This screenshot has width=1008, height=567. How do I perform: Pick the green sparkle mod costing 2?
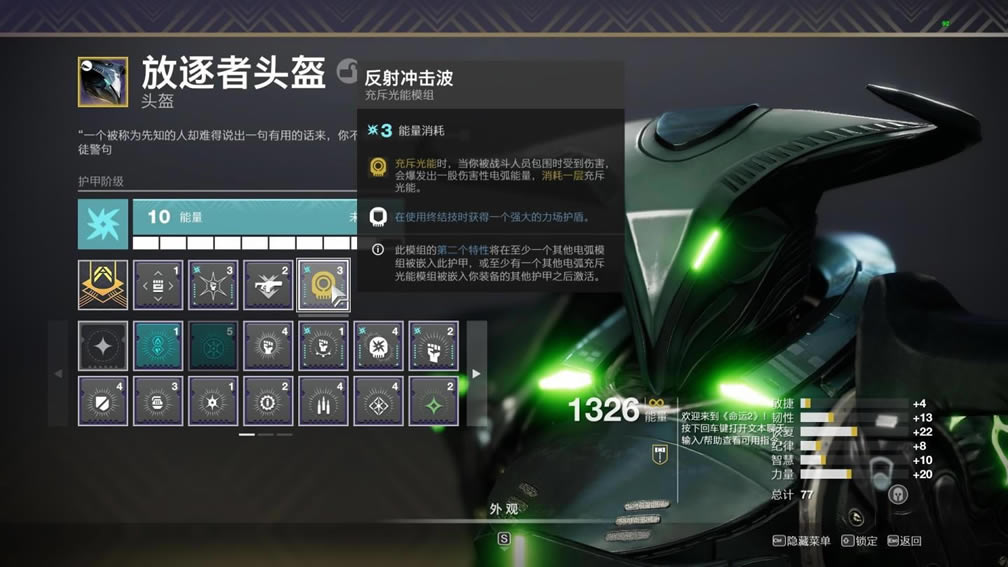pyautogui.click(x=433, y=401)
